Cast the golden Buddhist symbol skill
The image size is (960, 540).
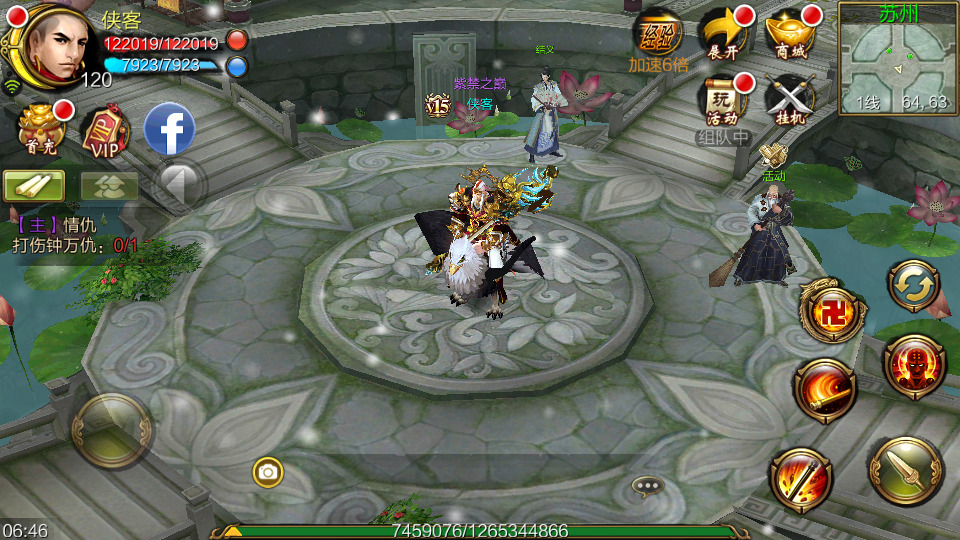click(x=831, y=311)
